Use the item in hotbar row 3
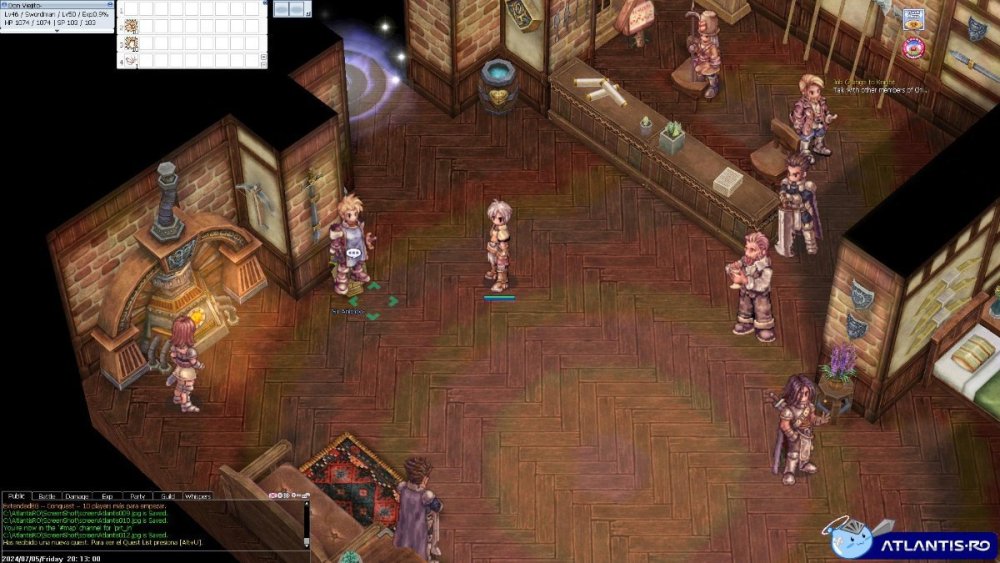The image size is (1000, 563). click(x=131, y=43)
